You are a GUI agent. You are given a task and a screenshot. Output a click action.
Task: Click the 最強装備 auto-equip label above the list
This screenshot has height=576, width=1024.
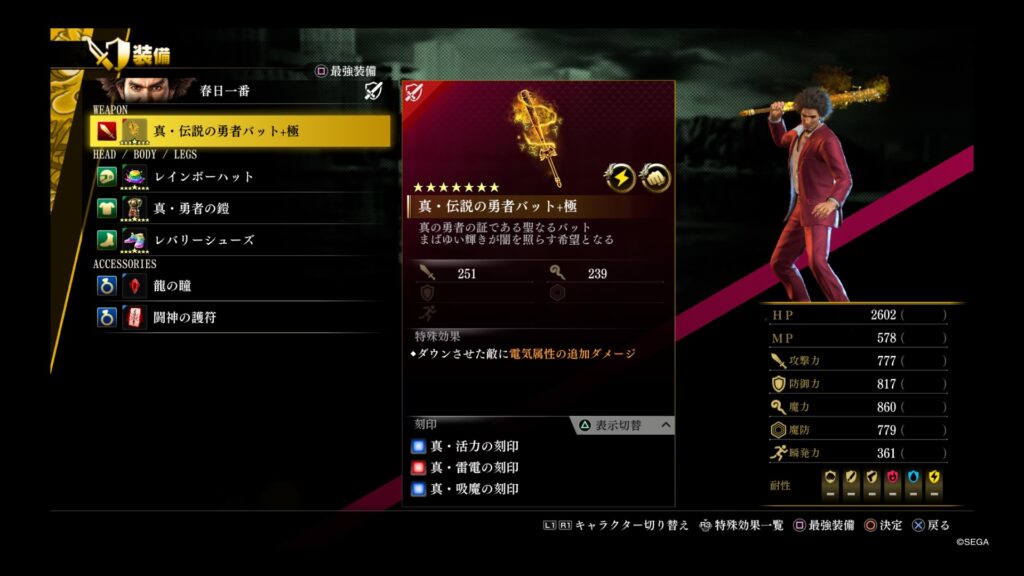pos(345,71)
